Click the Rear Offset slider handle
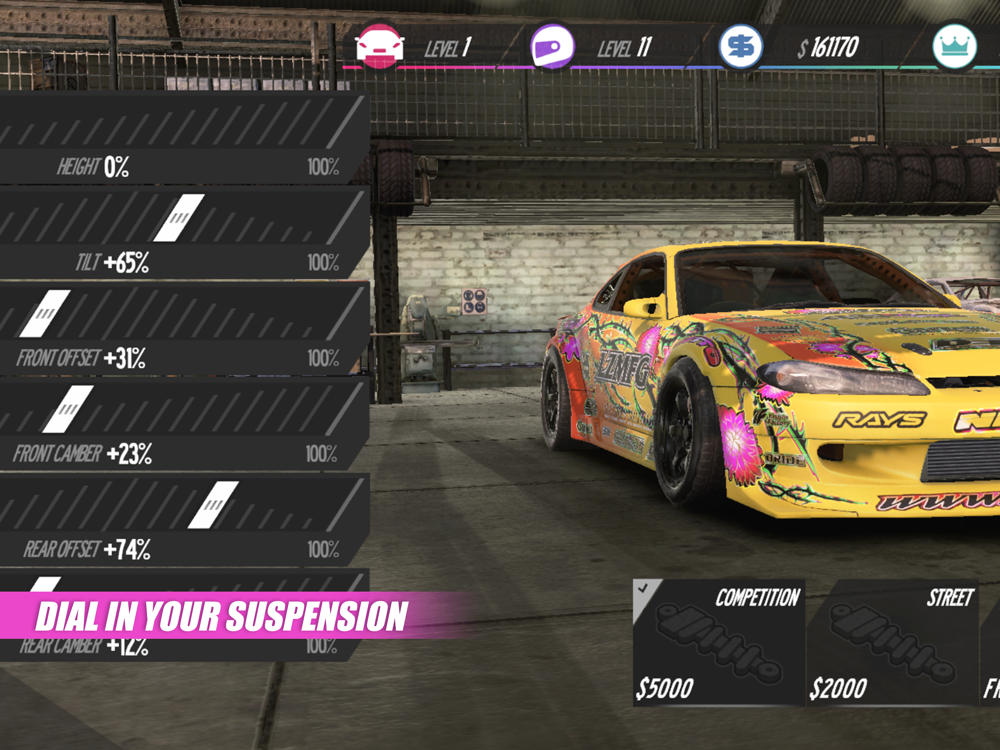The width and height of the screenshot is (1000, 750). 213,505
